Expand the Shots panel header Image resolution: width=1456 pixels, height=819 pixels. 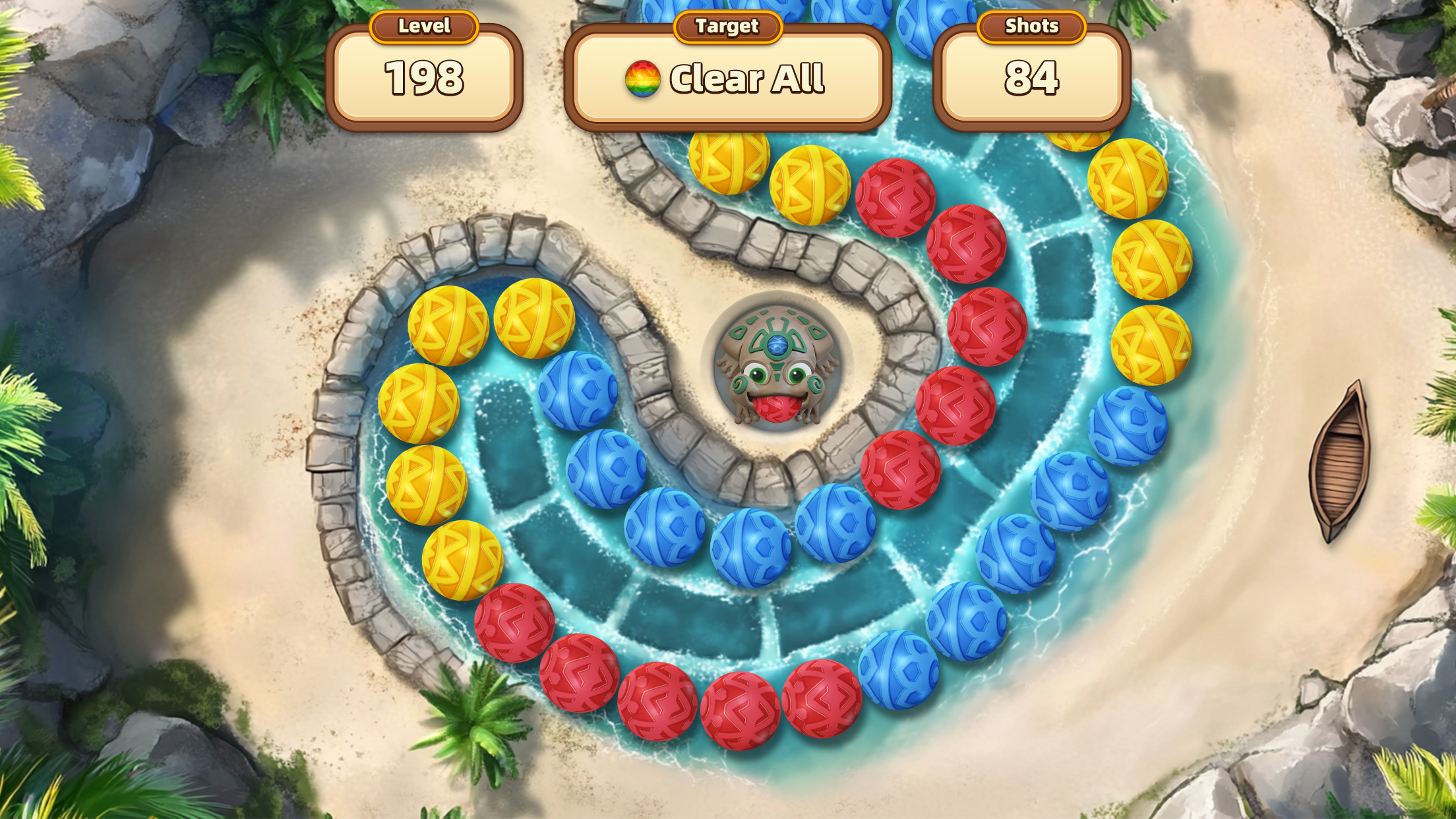pyautogui.click(x=1031, y=26)
